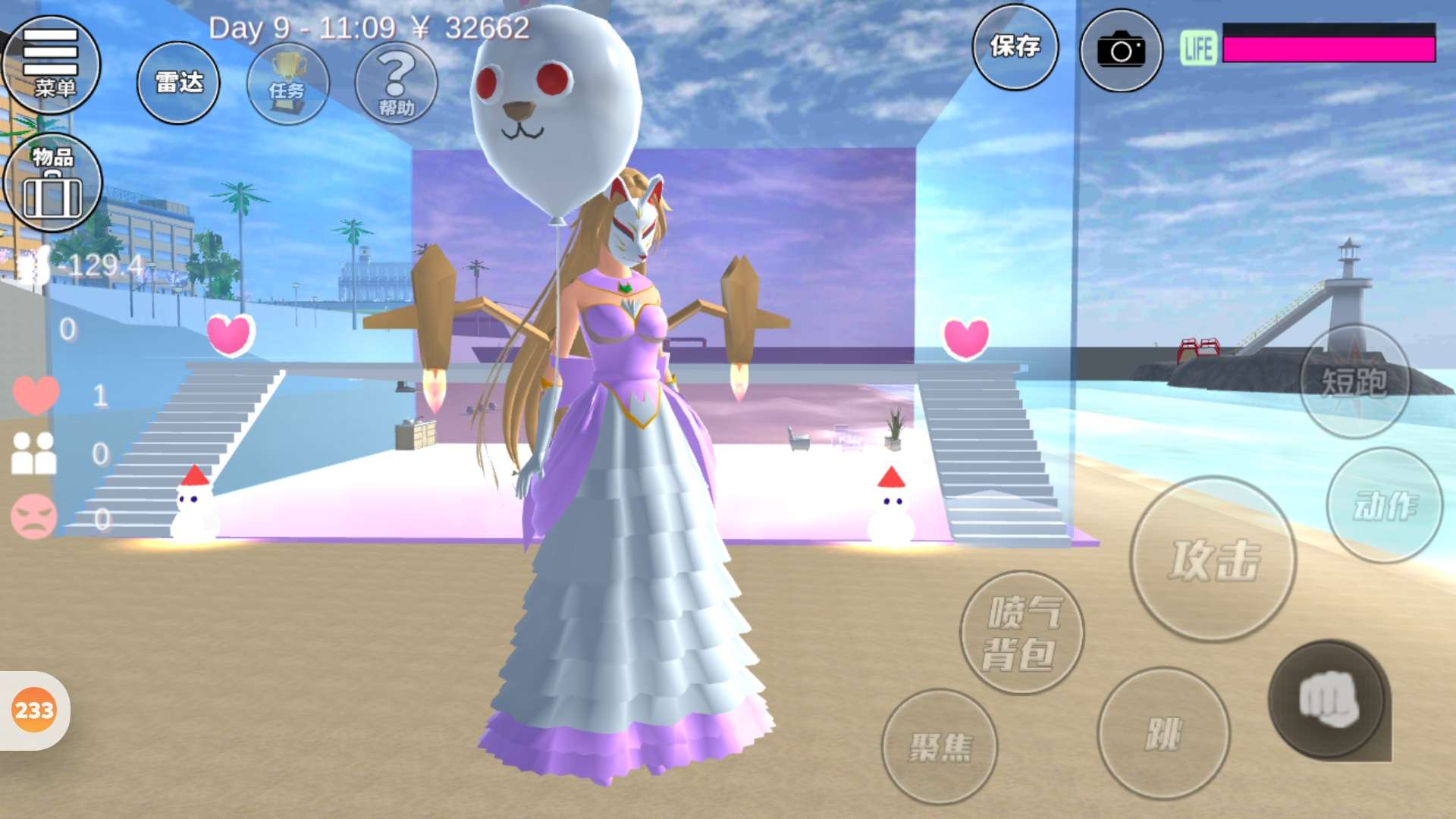
Task: Hit the 攻击 attack button
Action: click(1213, 560)
